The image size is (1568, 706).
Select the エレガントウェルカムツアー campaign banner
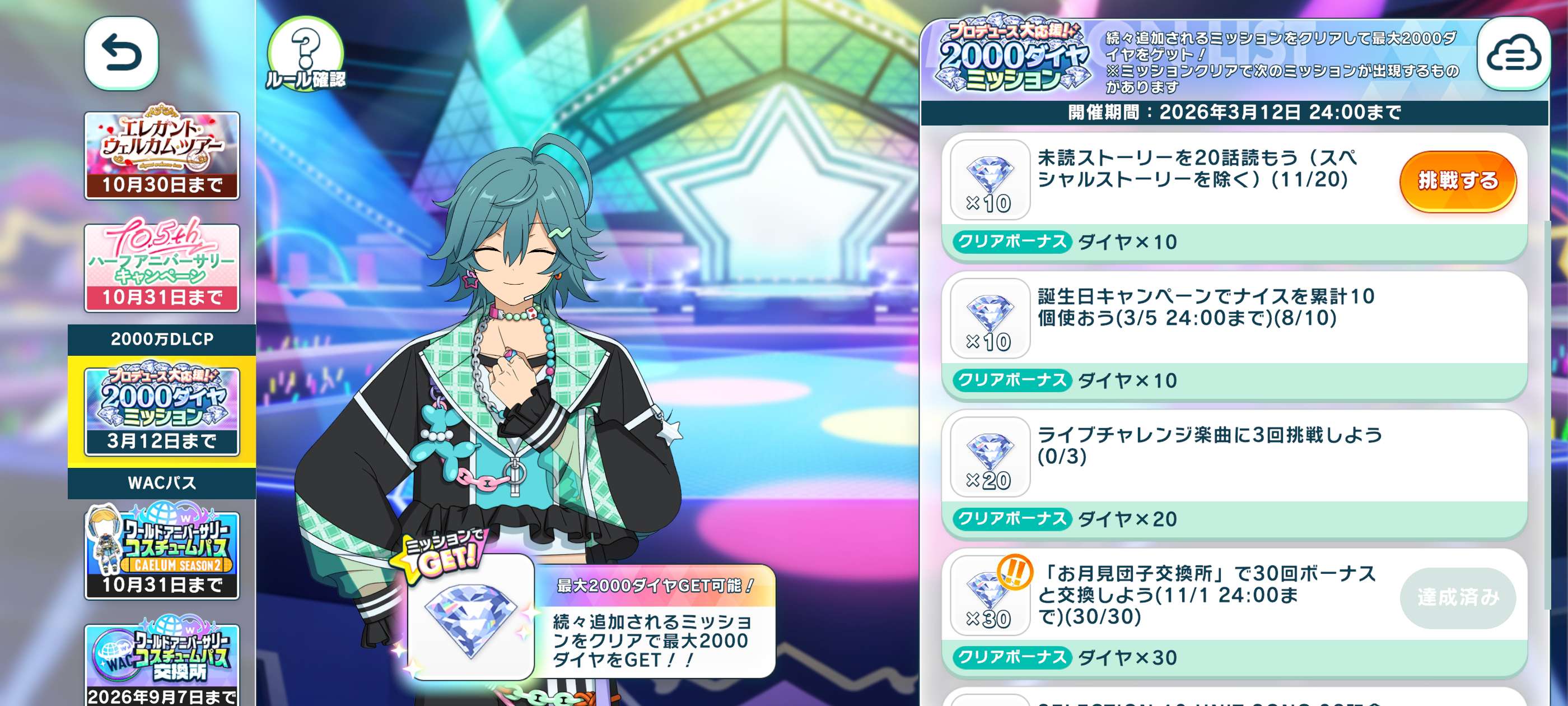point(162,155)
